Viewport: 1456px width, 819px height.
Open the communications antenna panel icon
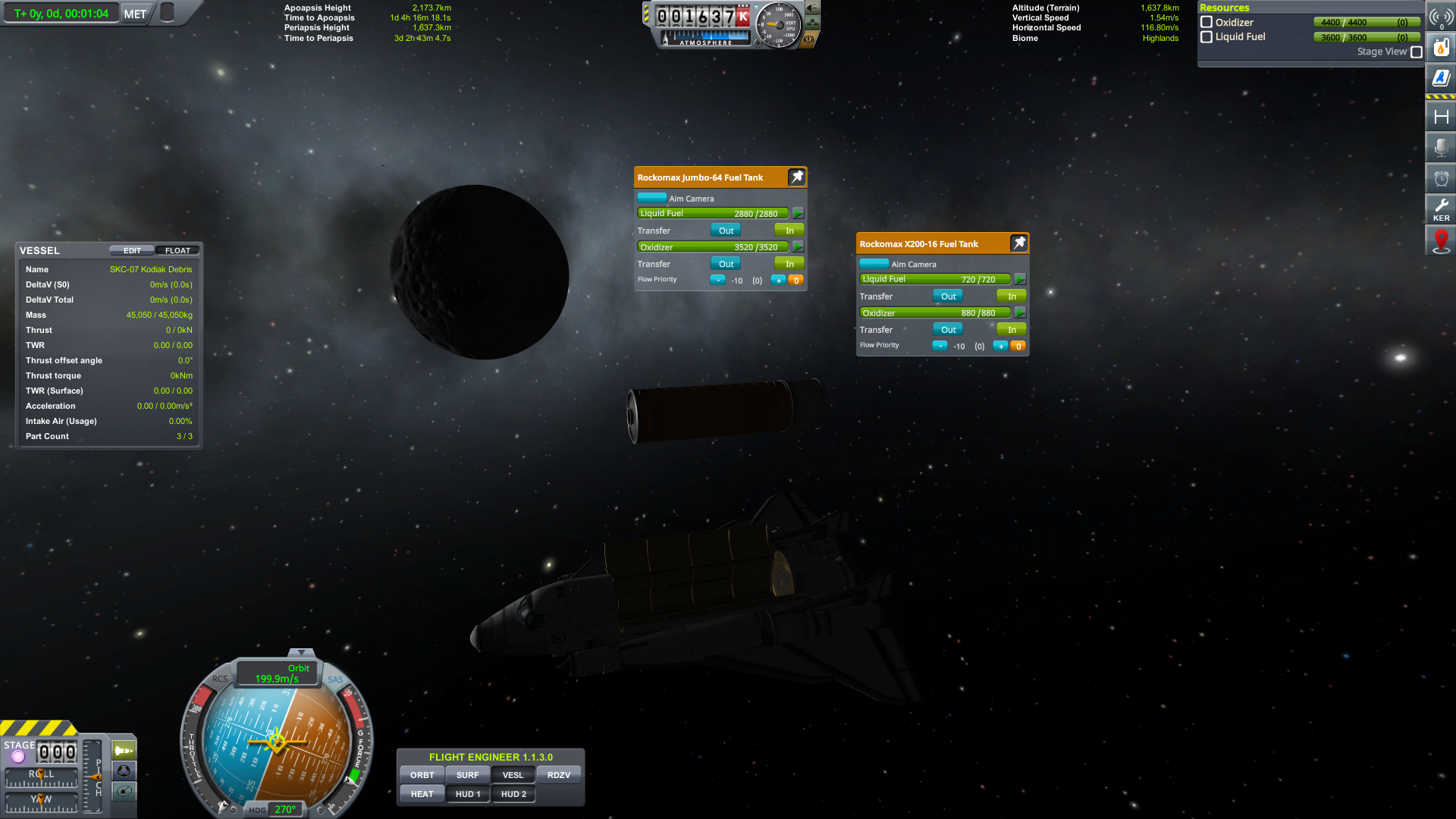click(1440, 17)
